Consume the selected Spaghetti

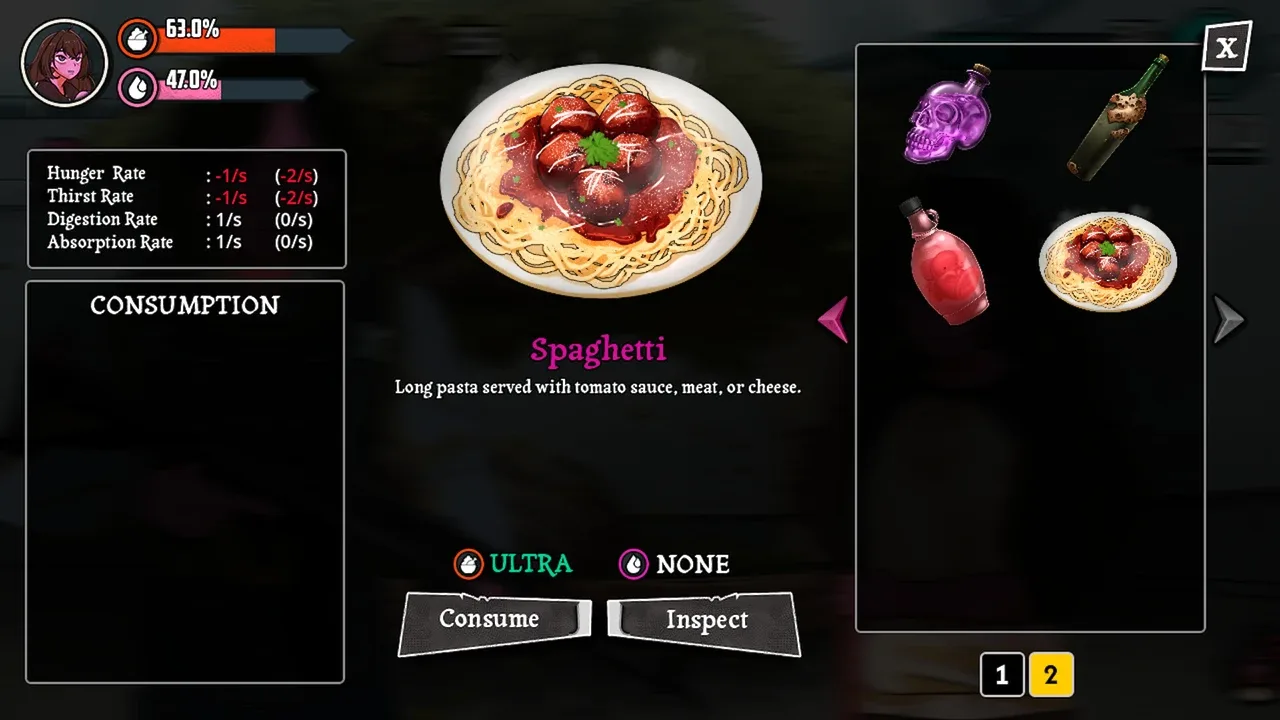coord(493,621)
